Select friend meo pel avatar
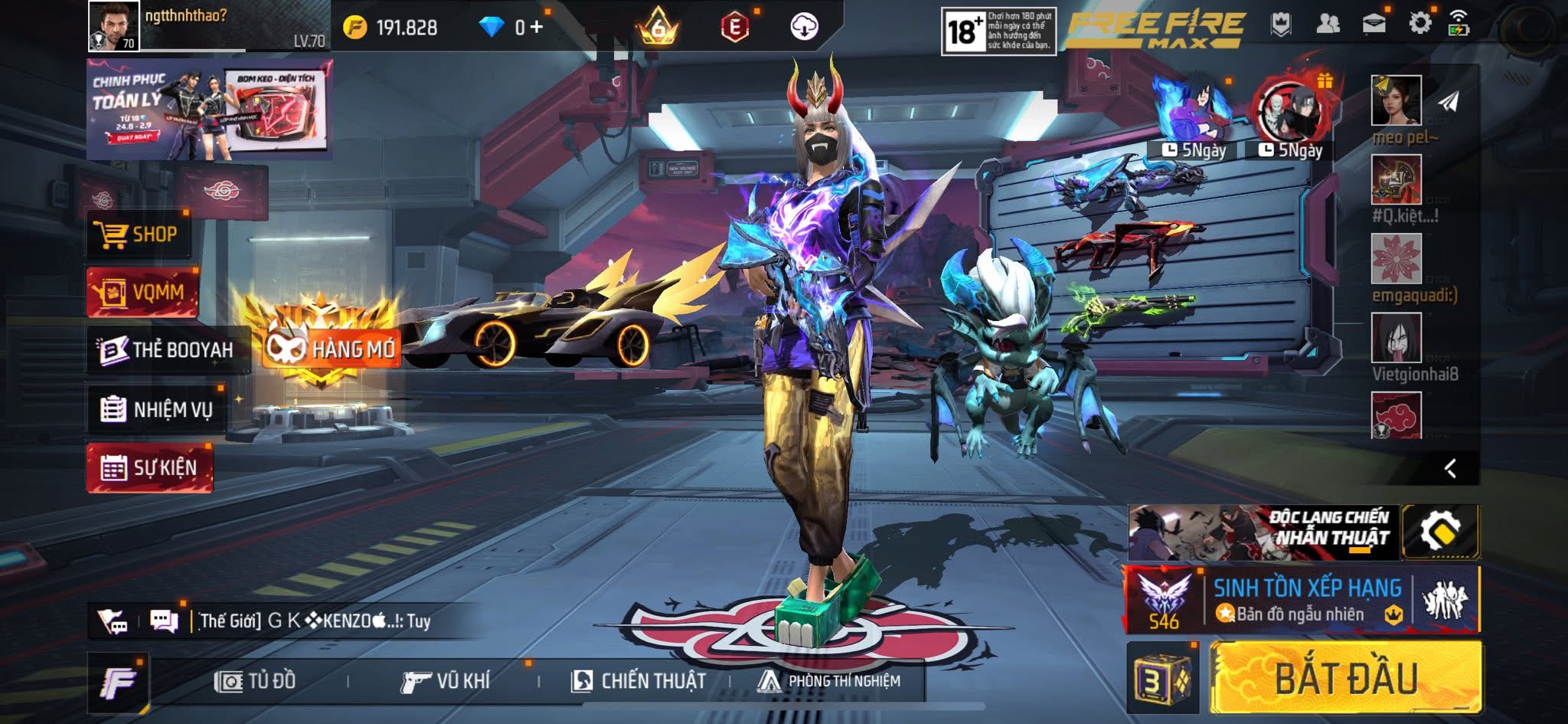The height and width of the screenshot is (724, 1568). (x=1396, y=100)
